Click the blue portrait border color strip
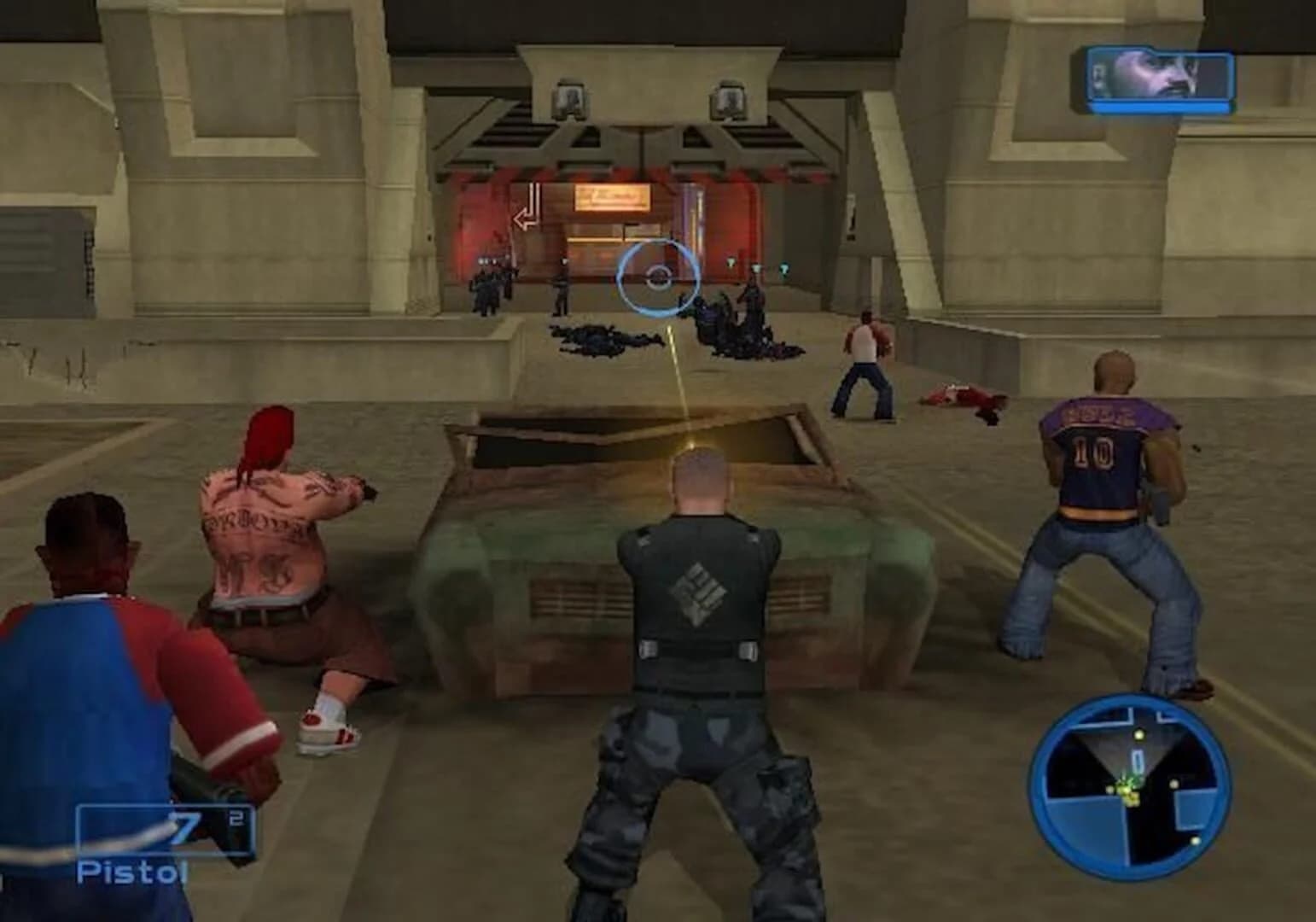1316x922 pixels. (x=1159, y=108)
